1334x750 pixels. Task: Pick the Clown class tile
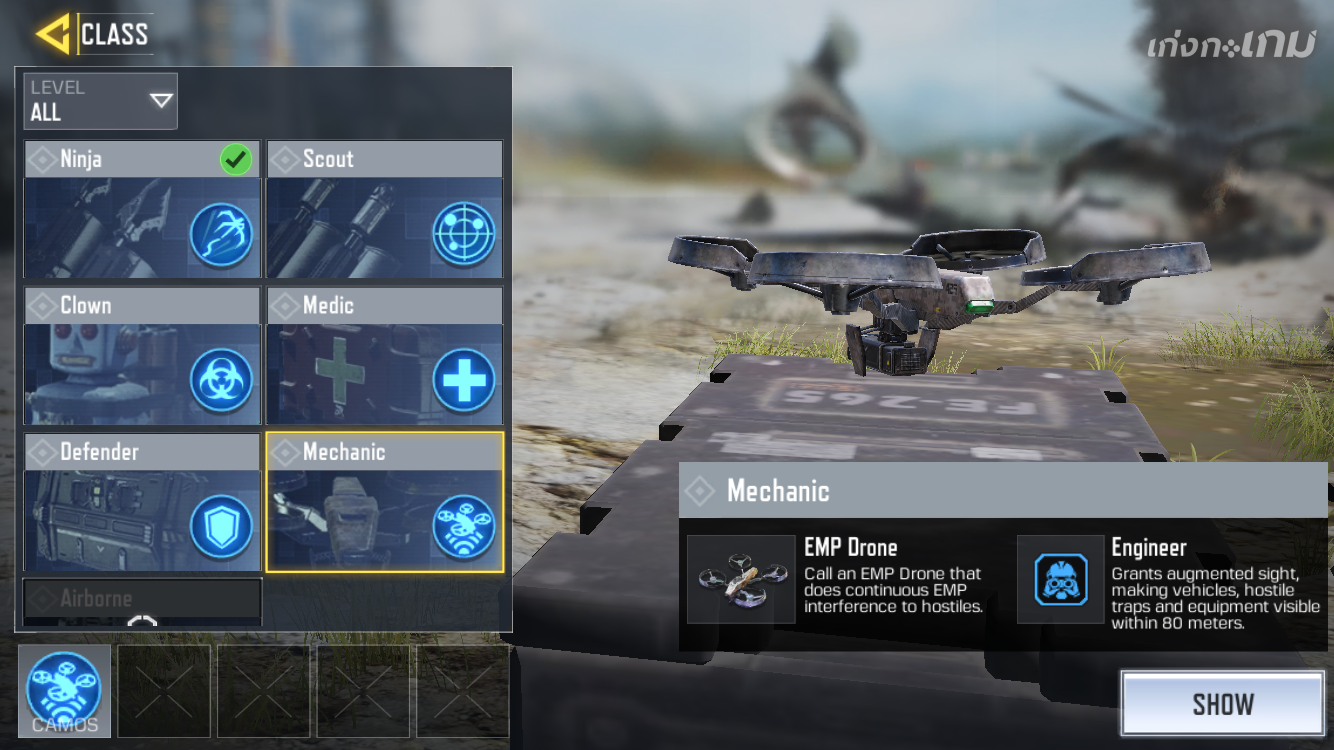click(142, 357)
